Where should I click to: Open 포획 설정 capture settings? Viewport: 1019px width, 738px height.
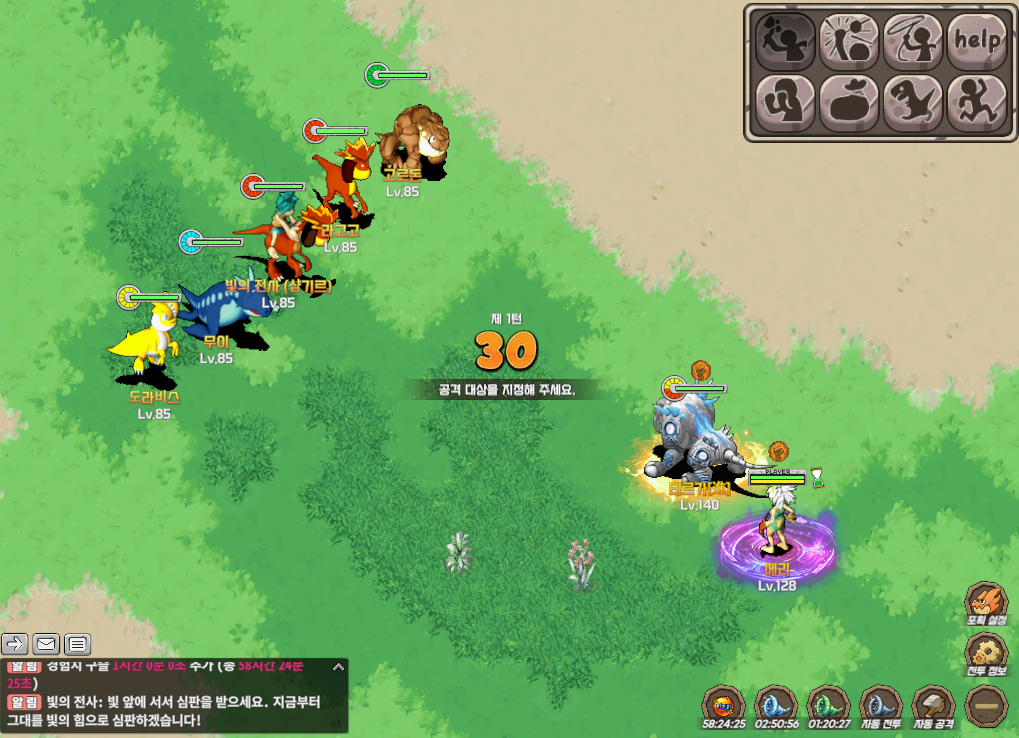pyautogui.click(x=984, y=606)
